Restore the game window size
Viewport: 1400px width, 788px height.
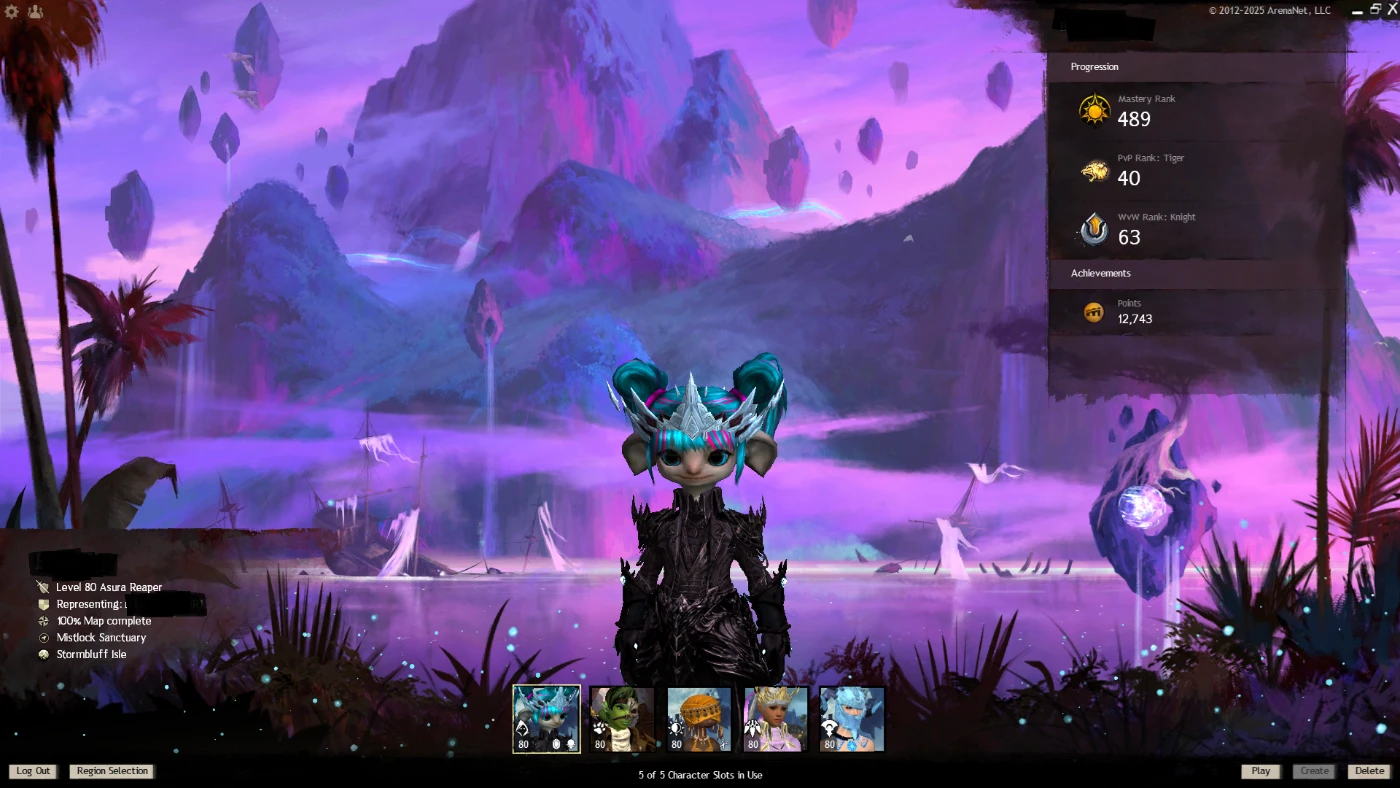click(x=1375, y=10)
